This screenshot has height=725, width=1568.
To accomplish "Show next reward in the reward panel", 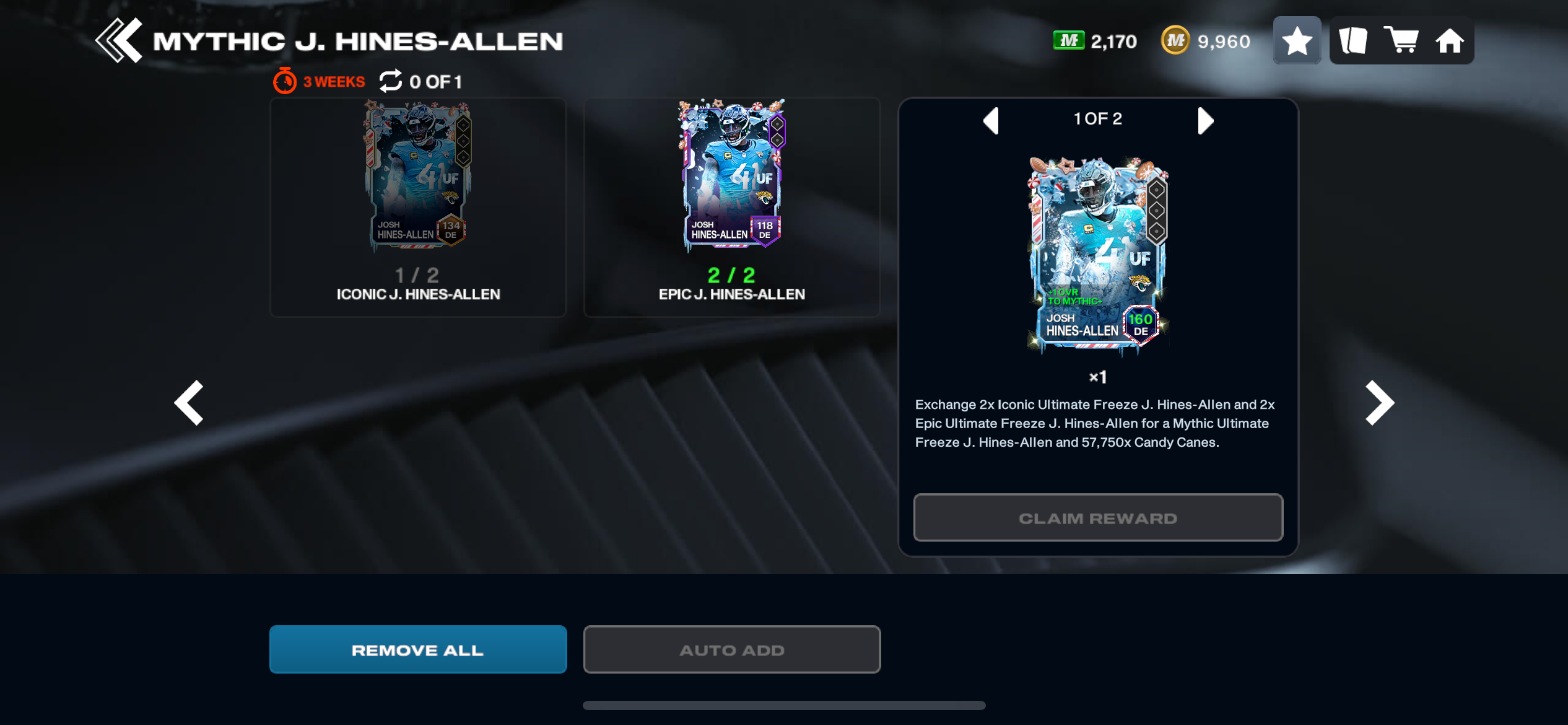I will [x=1205, y=120].
